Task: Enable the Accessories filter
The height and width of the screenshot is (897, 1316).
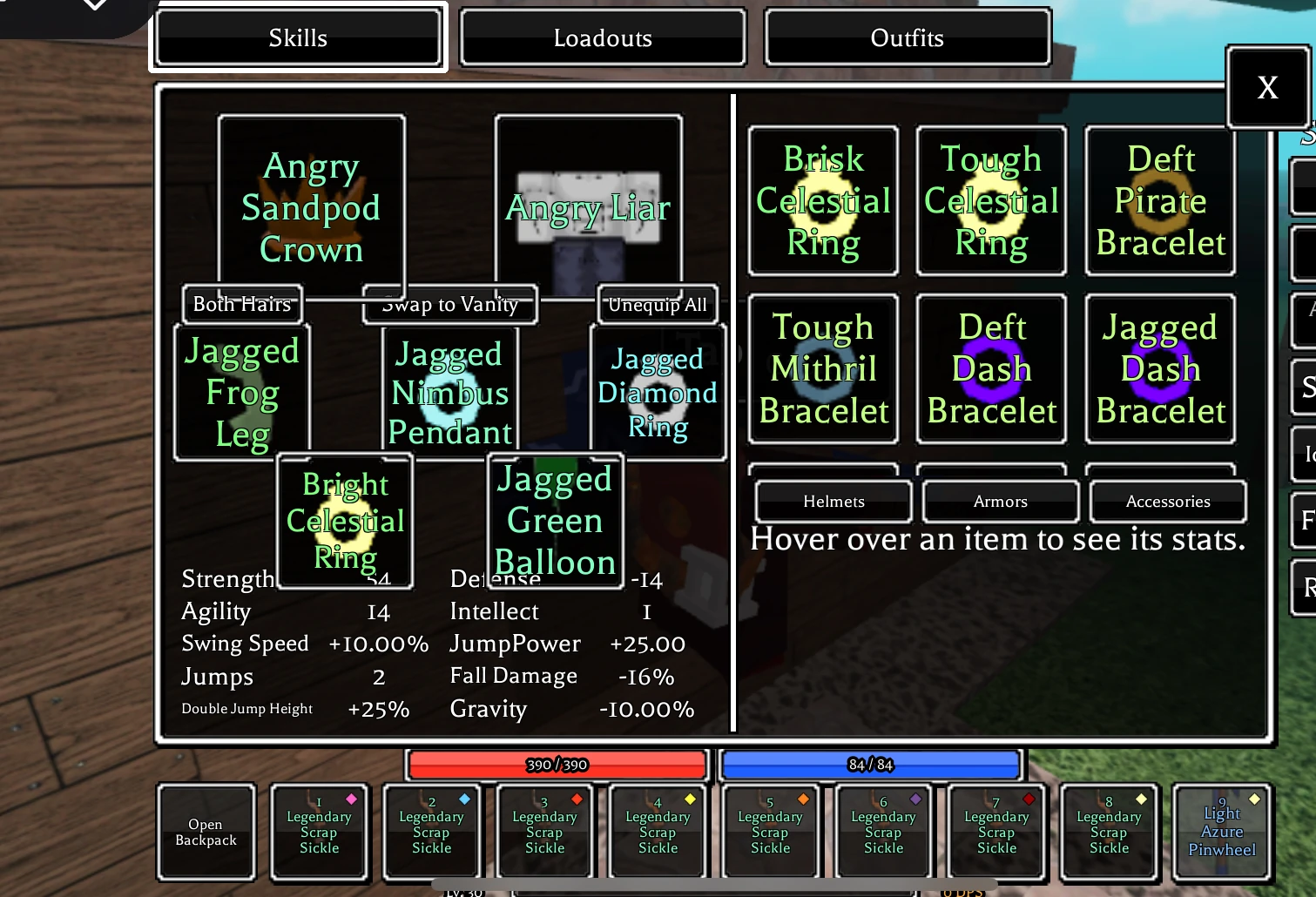Action: pos(1168,501)
